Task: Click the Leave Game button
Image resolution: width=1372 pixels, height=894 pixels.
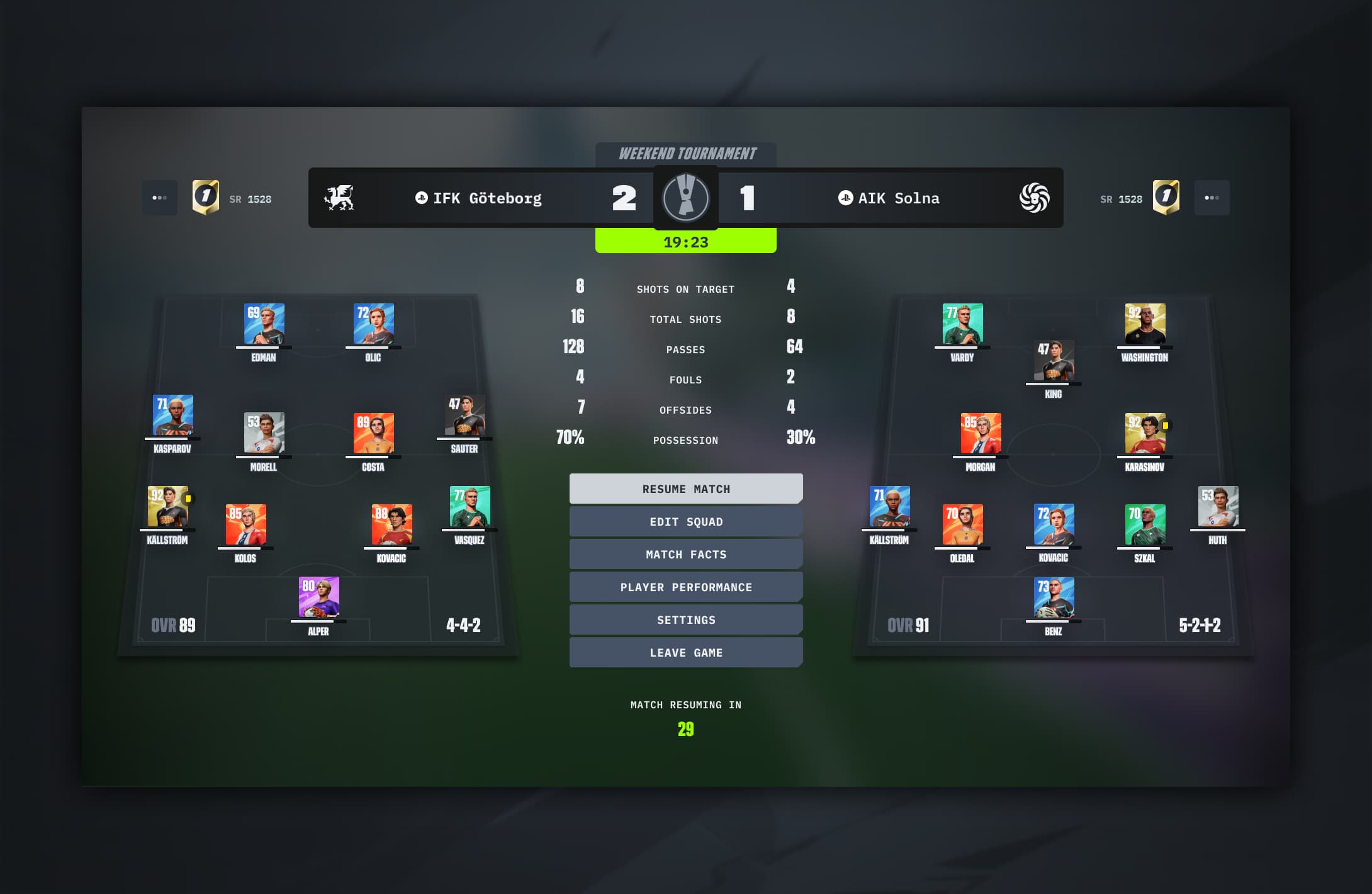Action: [685, 652]
